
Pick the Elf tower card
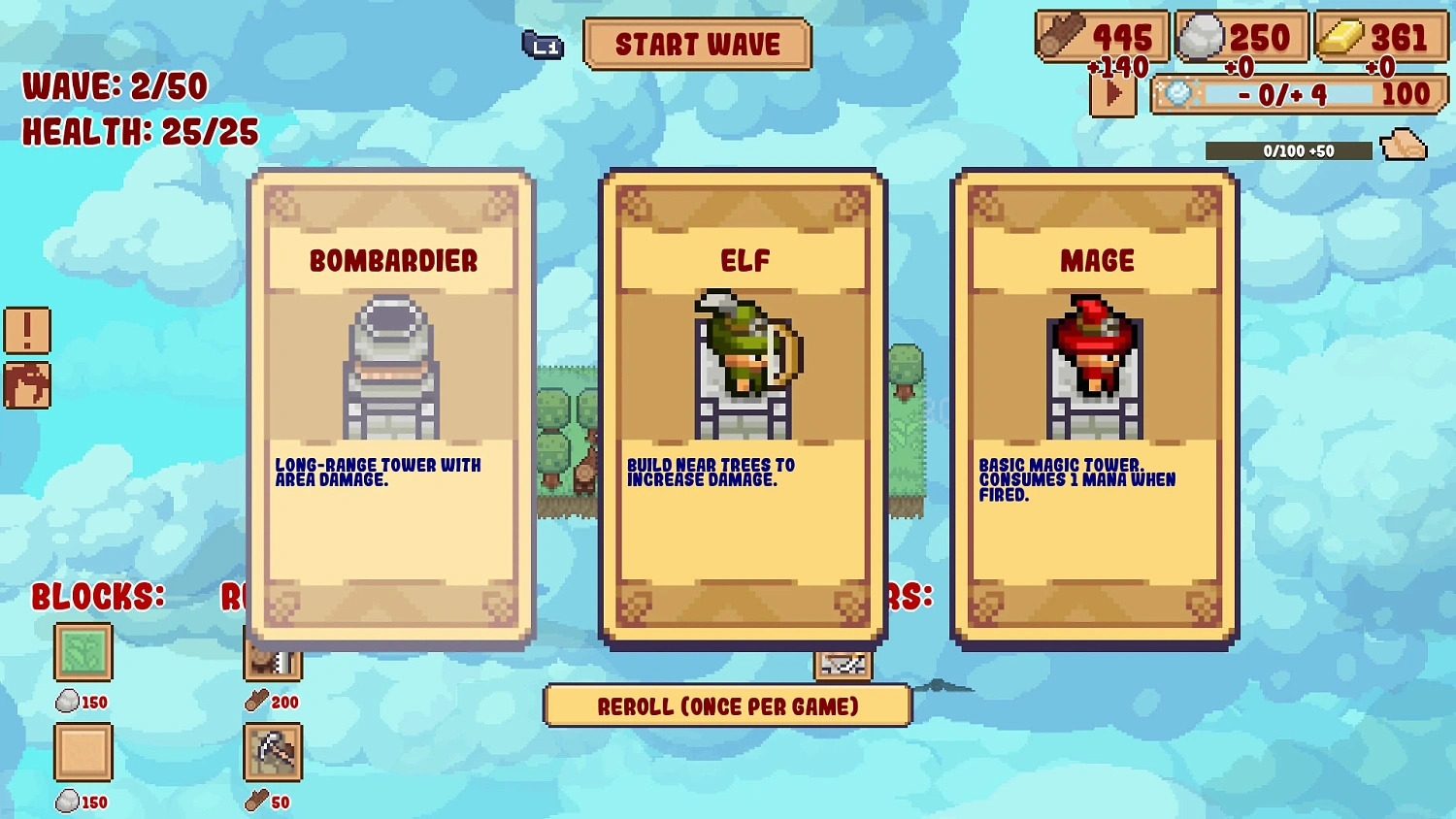click(743, 408)
